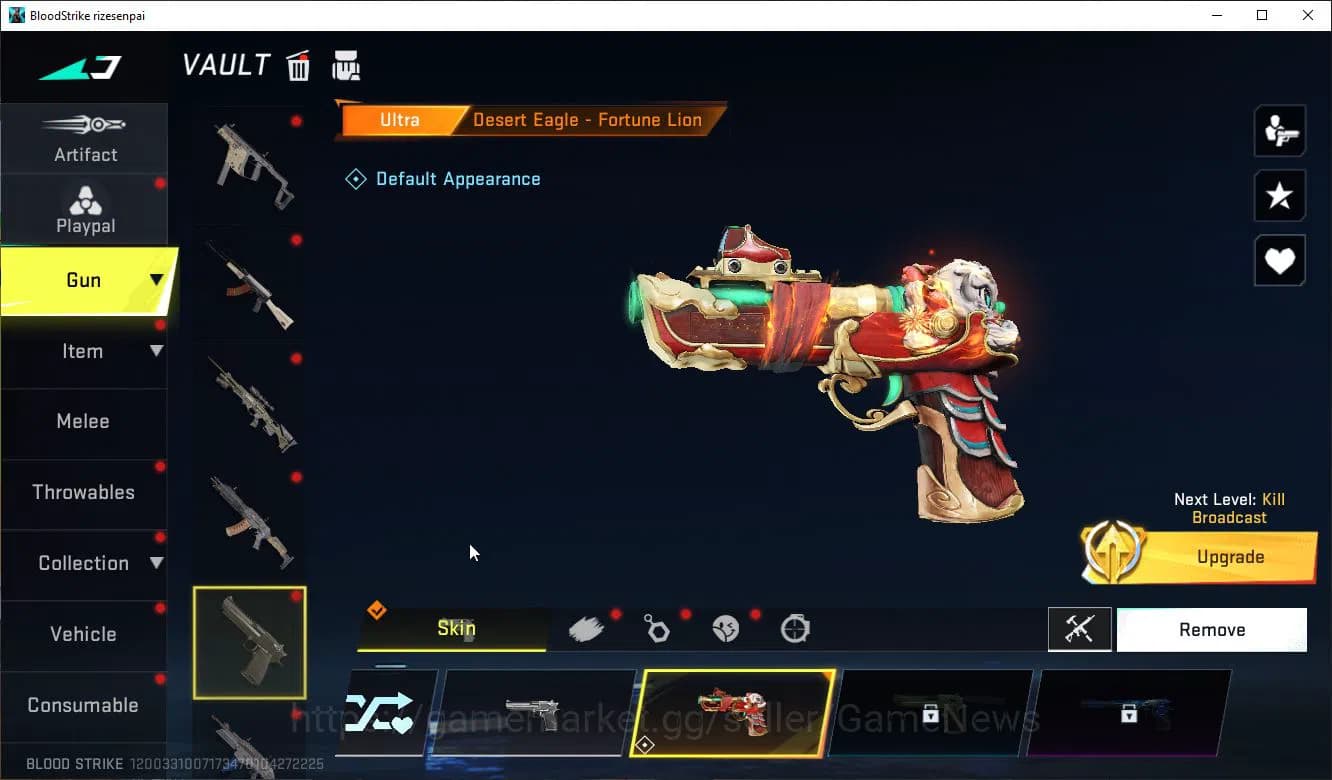Expand the Gun category dropdown
1332x780 pixels.
[155, 281]
